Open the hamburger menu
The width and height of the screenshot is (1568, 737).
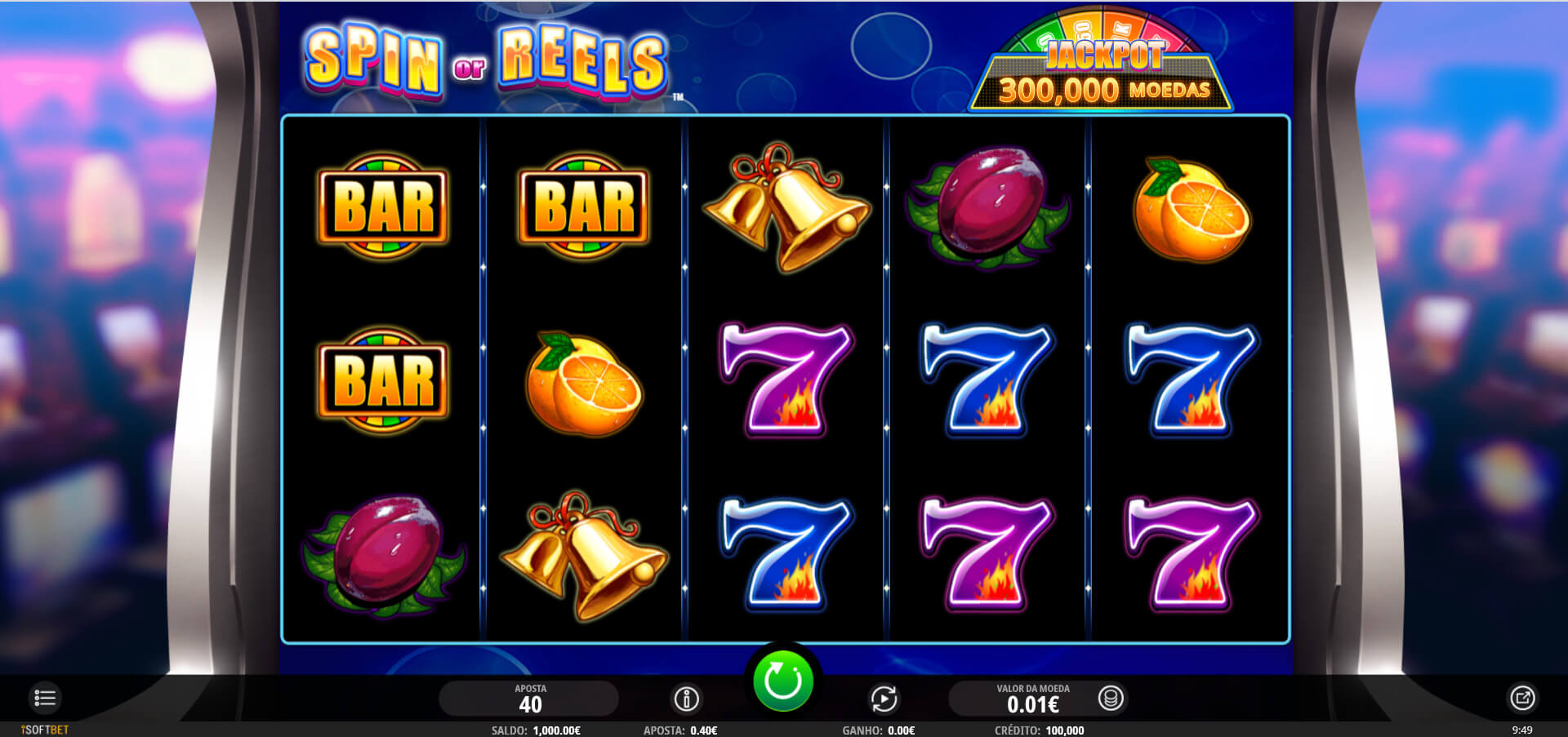(45, 698)
